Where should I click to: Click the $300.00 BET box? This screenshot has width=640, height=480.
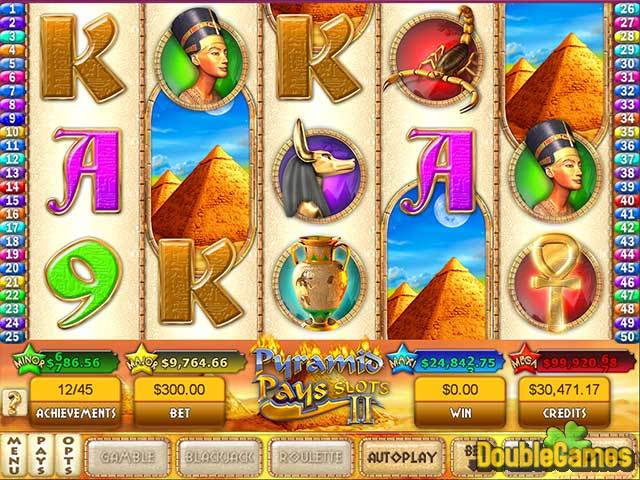click(181, 399)
